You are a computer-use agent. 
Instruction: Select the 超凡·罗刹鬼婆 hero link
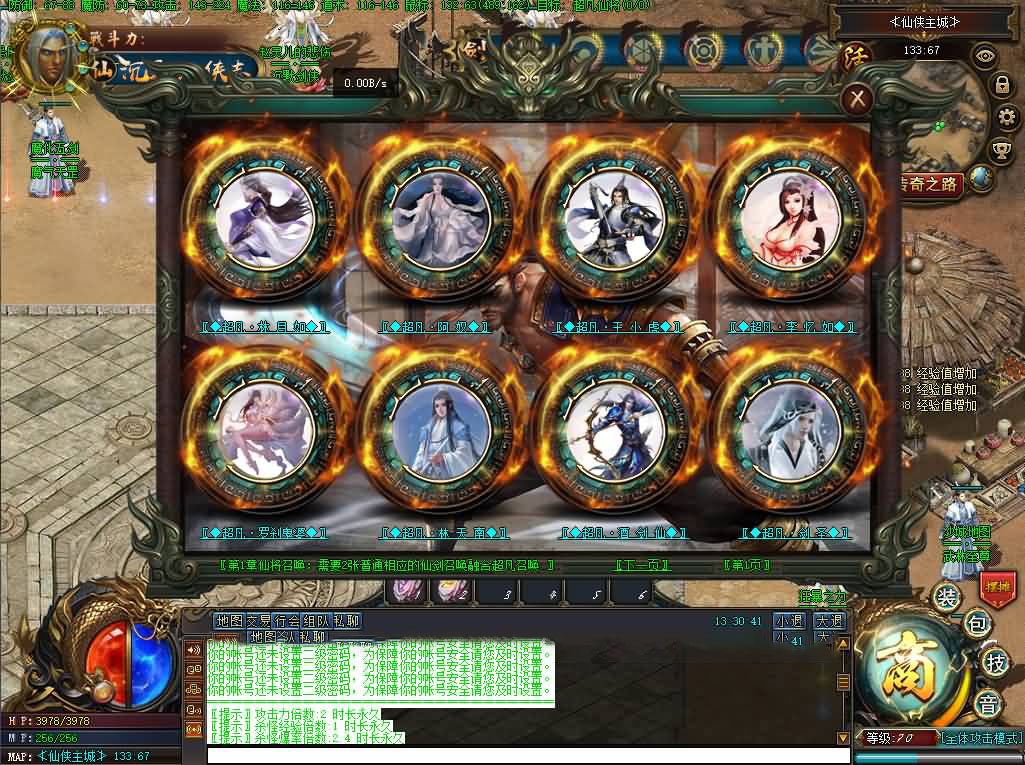coord(264,533)
